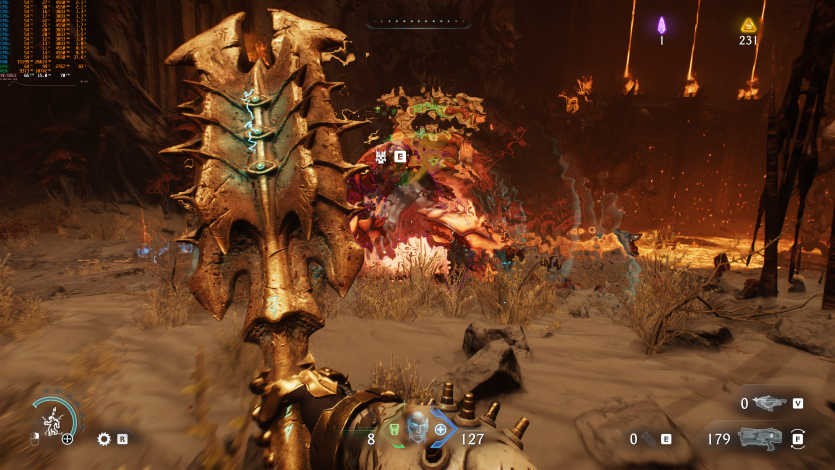Select the grey equipment item showing 0
835x470 pixels.
tap(648, 438)
